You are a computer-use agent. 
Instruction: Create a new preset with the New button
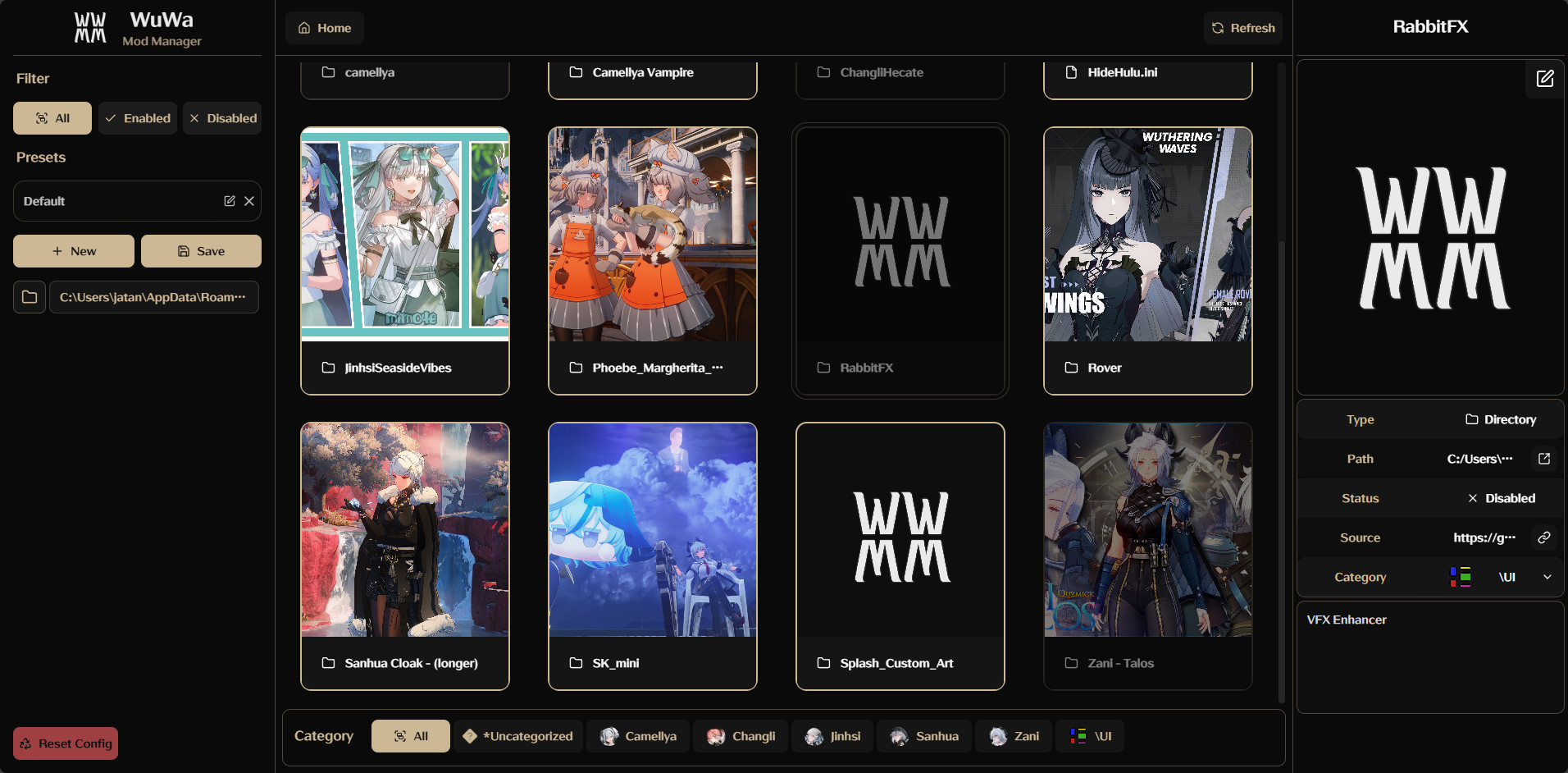tap(73, 251)
